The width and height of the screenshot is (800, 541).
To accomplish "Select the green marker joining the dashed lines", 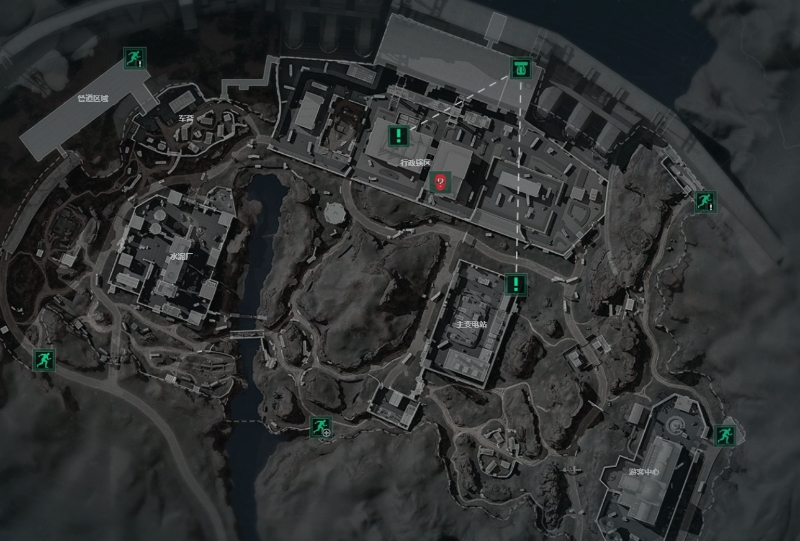I will click(x=520, y=69).
